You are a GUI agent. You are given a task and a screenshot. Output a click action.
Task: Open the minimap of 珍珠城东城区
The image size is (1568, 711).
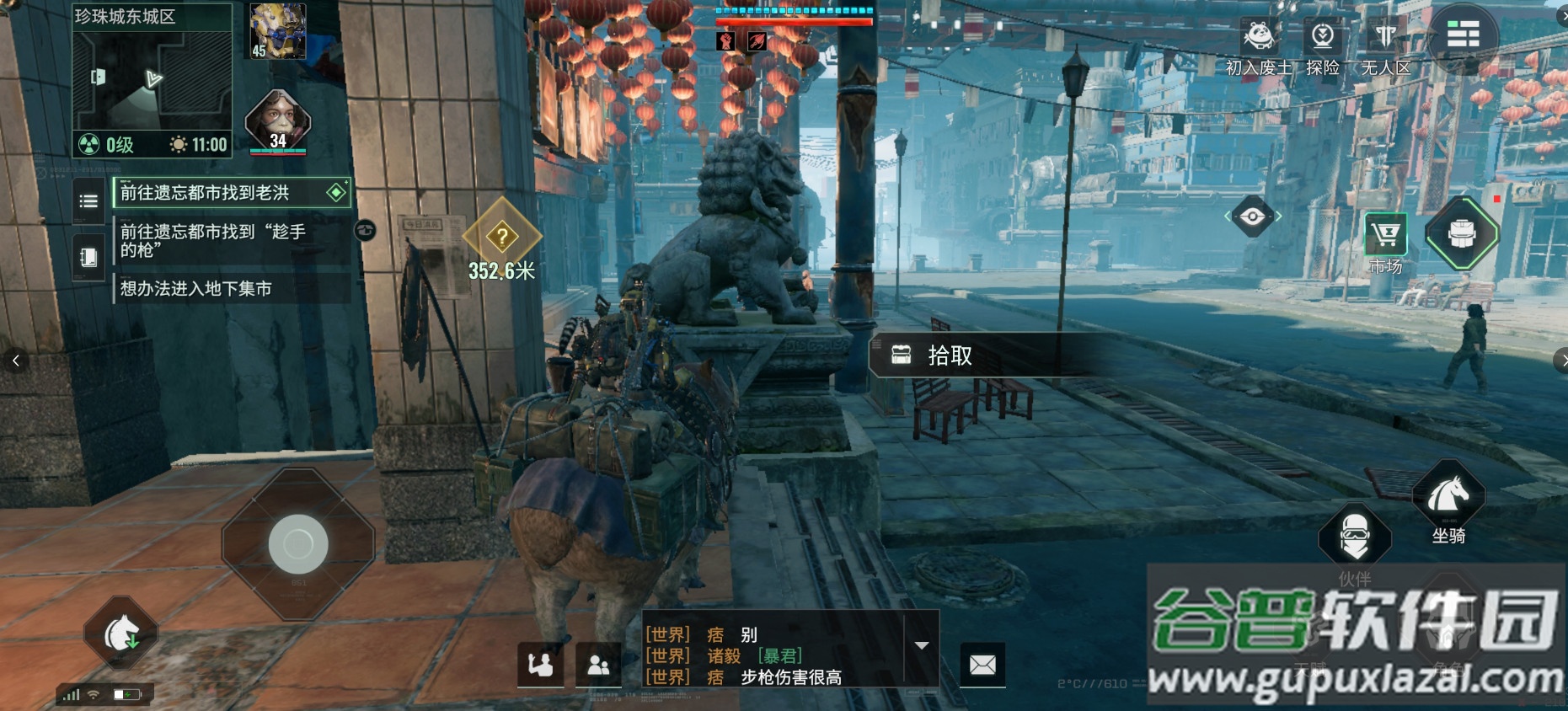click(152, 80)
